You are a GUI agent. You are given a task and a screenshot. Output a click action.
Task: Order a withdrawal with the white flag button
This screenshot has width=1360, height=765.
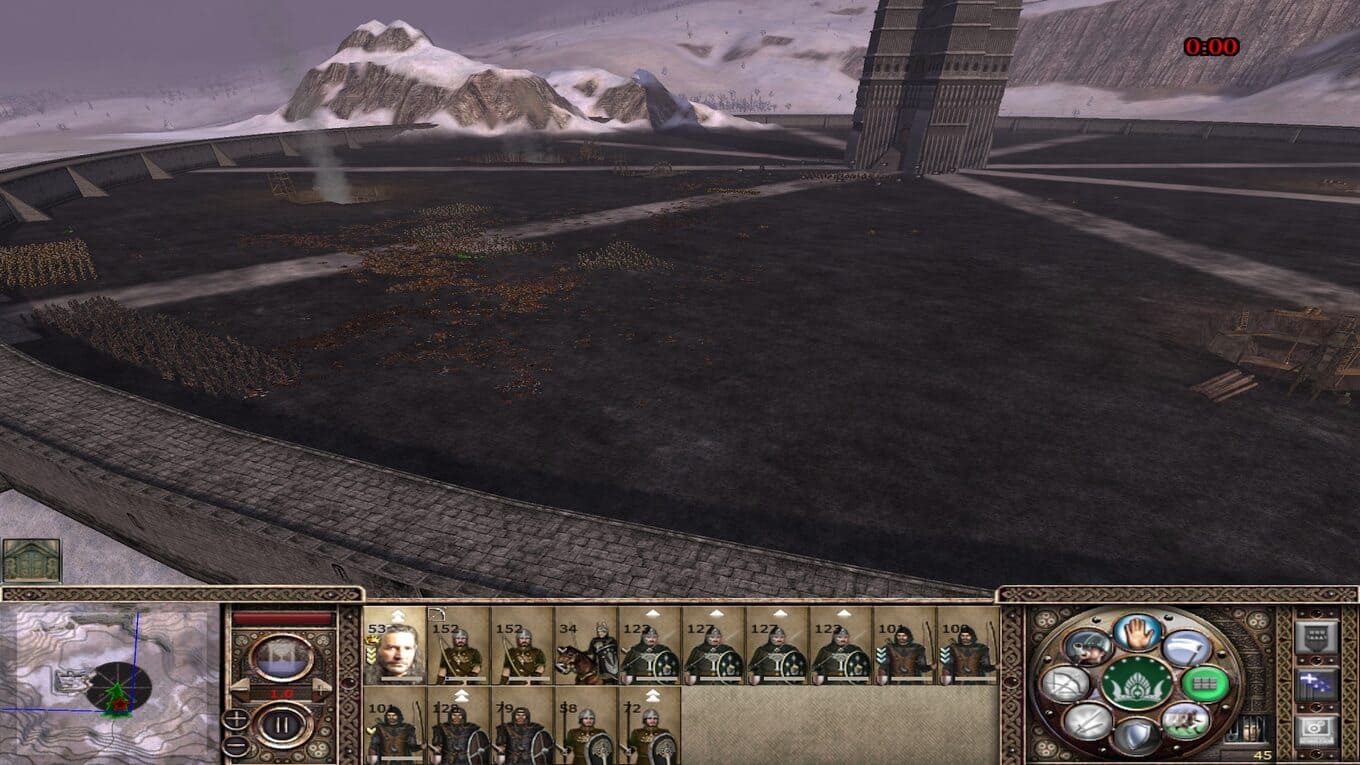click(x=1186, y=647)
